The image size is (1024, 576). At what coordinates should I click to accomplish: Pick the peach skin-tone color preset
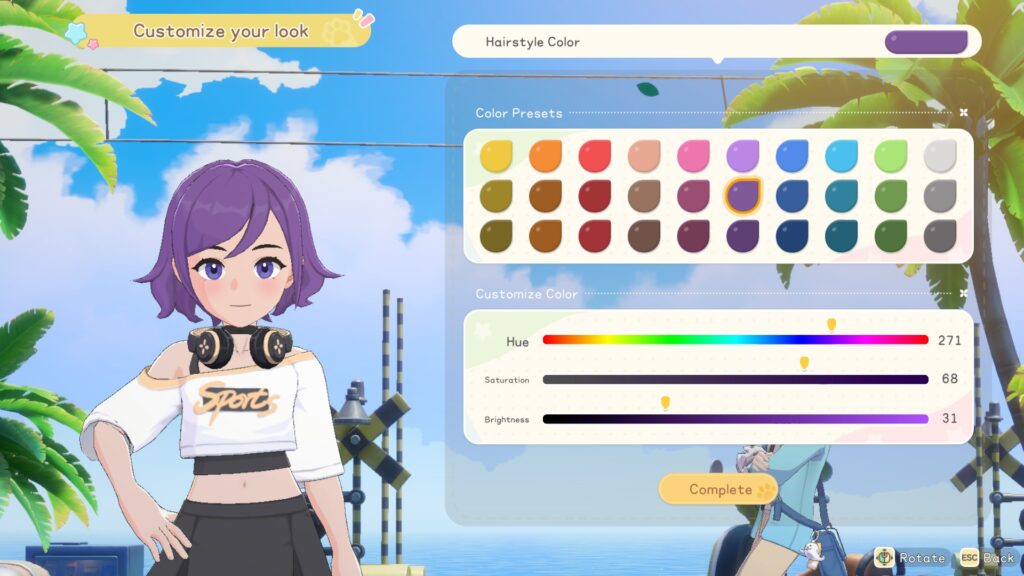point(644,155)
